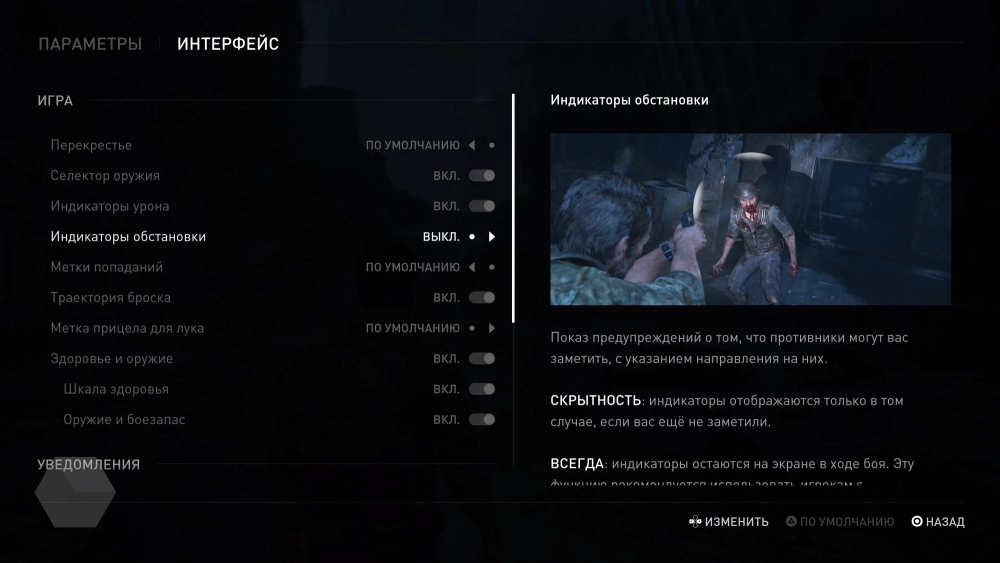Click right arrow for Индикаторы обстановки
1000x563 pixels.
[x=492, y=237]
